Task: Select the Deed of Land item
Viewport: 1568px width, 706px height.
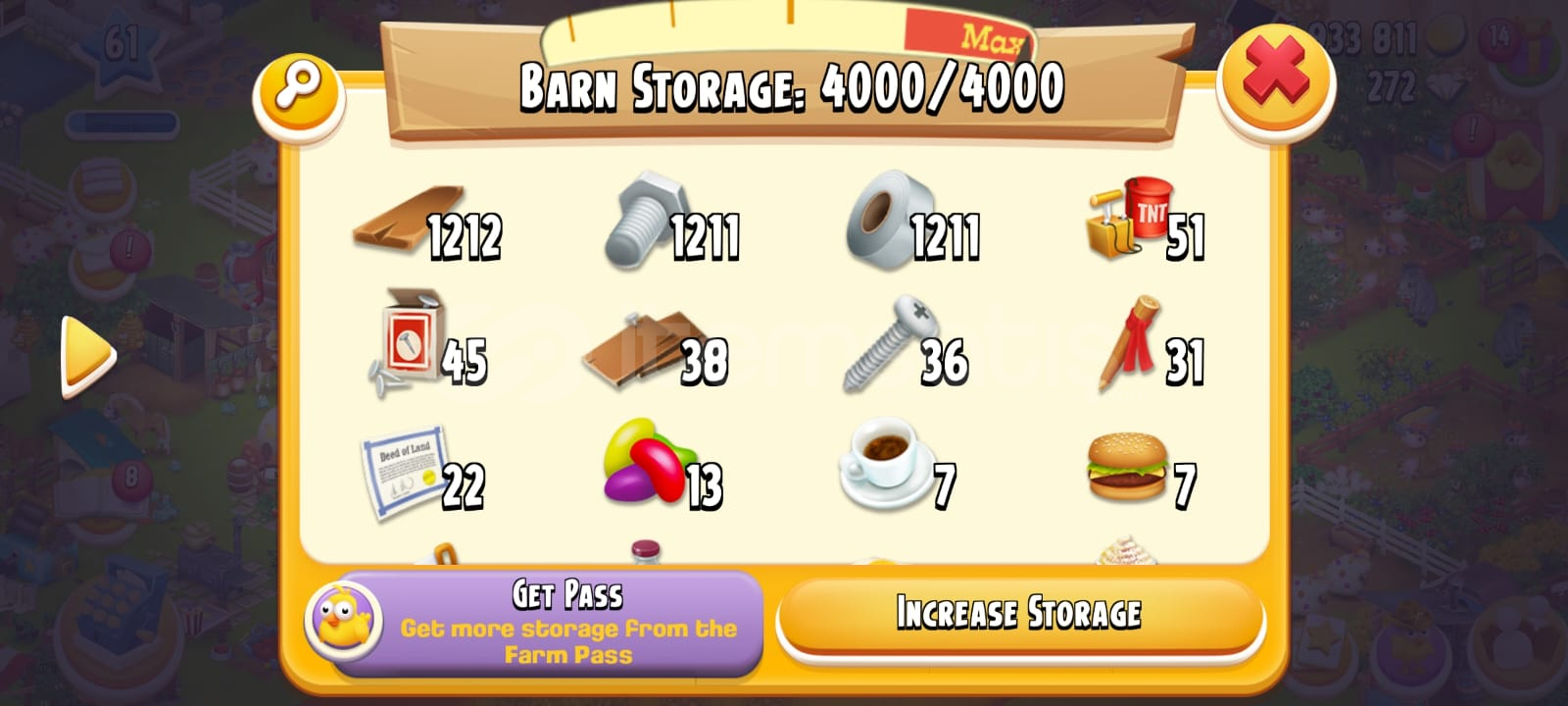Action: click(x=402, y=471)
